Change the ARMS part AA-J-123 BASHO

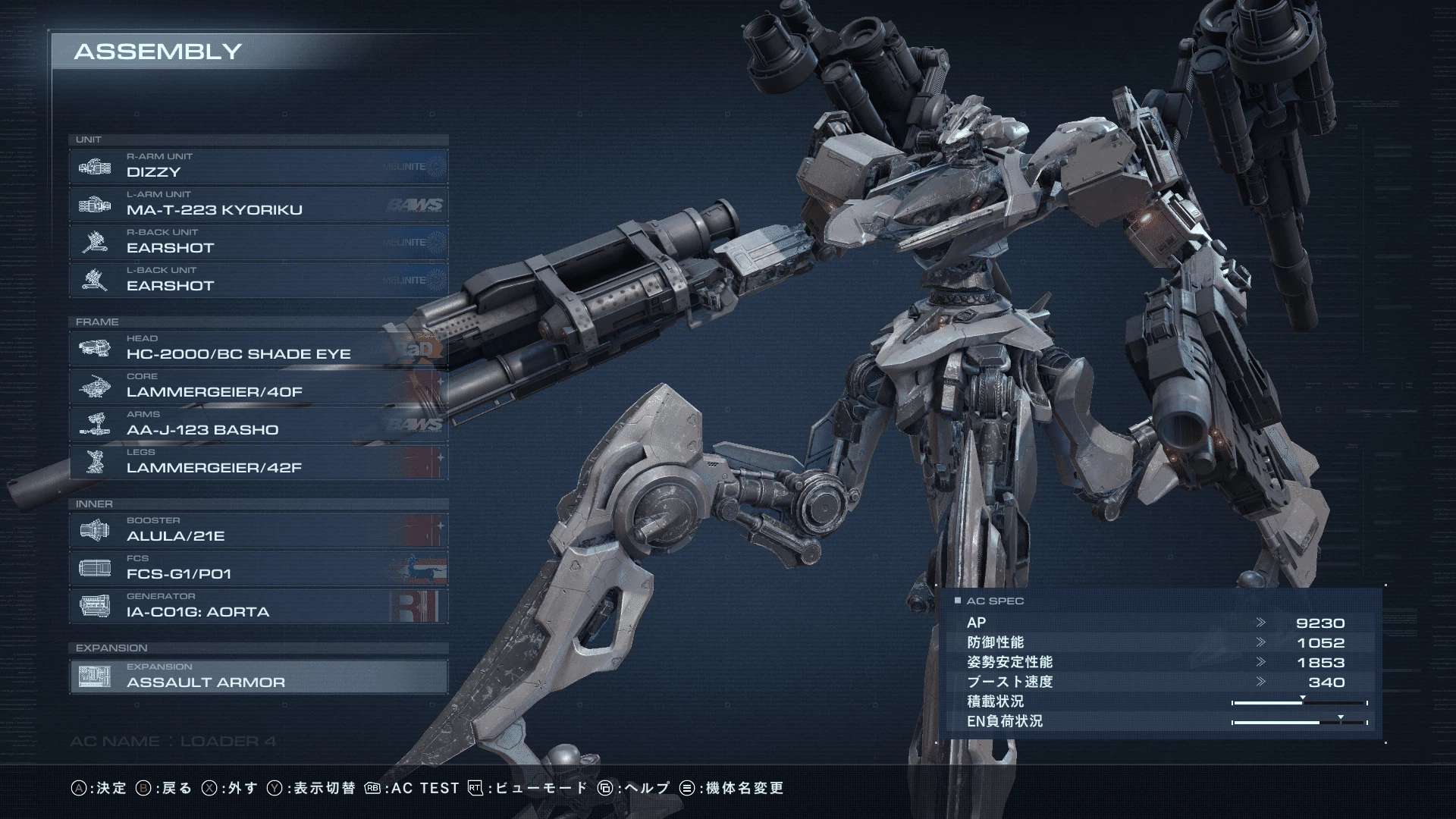(x=258, y=424)
